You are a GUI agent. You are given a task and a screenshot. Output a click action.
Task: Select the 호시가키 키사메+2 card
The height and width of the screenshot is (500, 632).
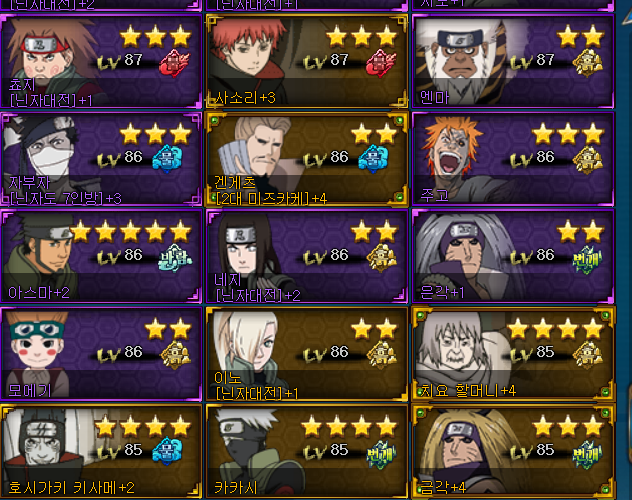pyautogui.click(x=100, y=450)
